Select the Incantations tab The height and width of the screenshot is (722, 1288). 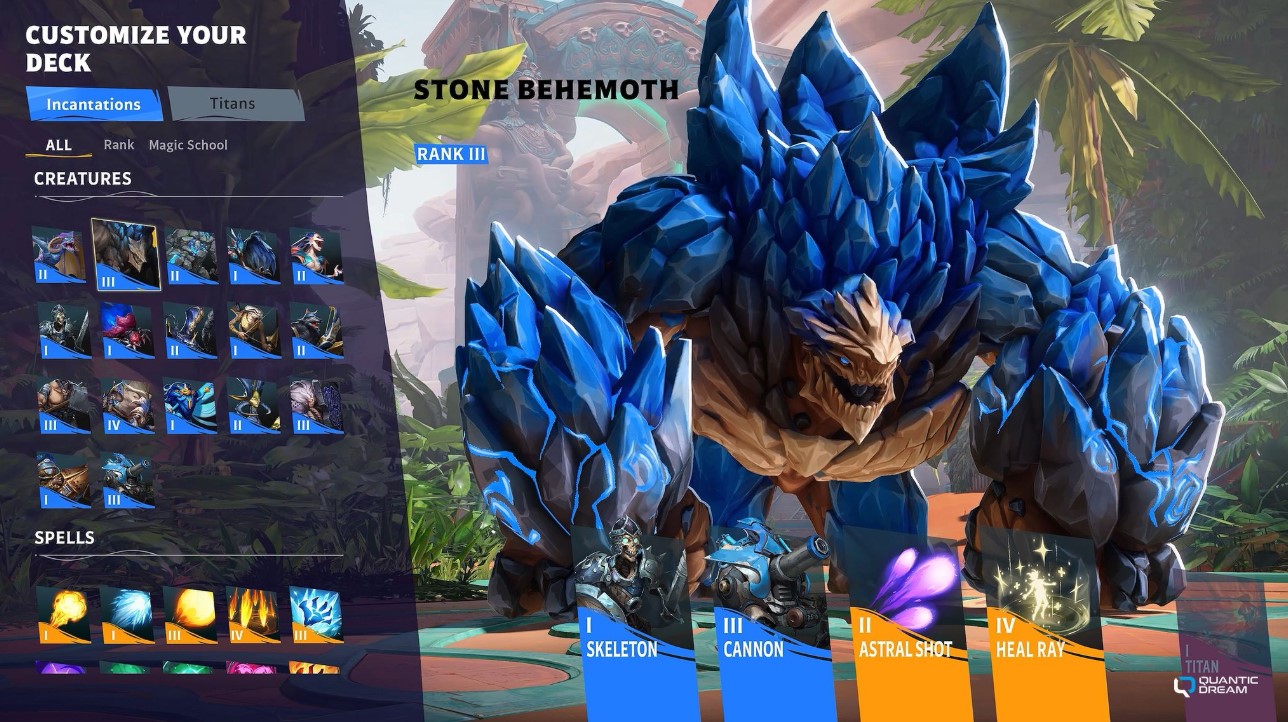(x=94, y=104)
